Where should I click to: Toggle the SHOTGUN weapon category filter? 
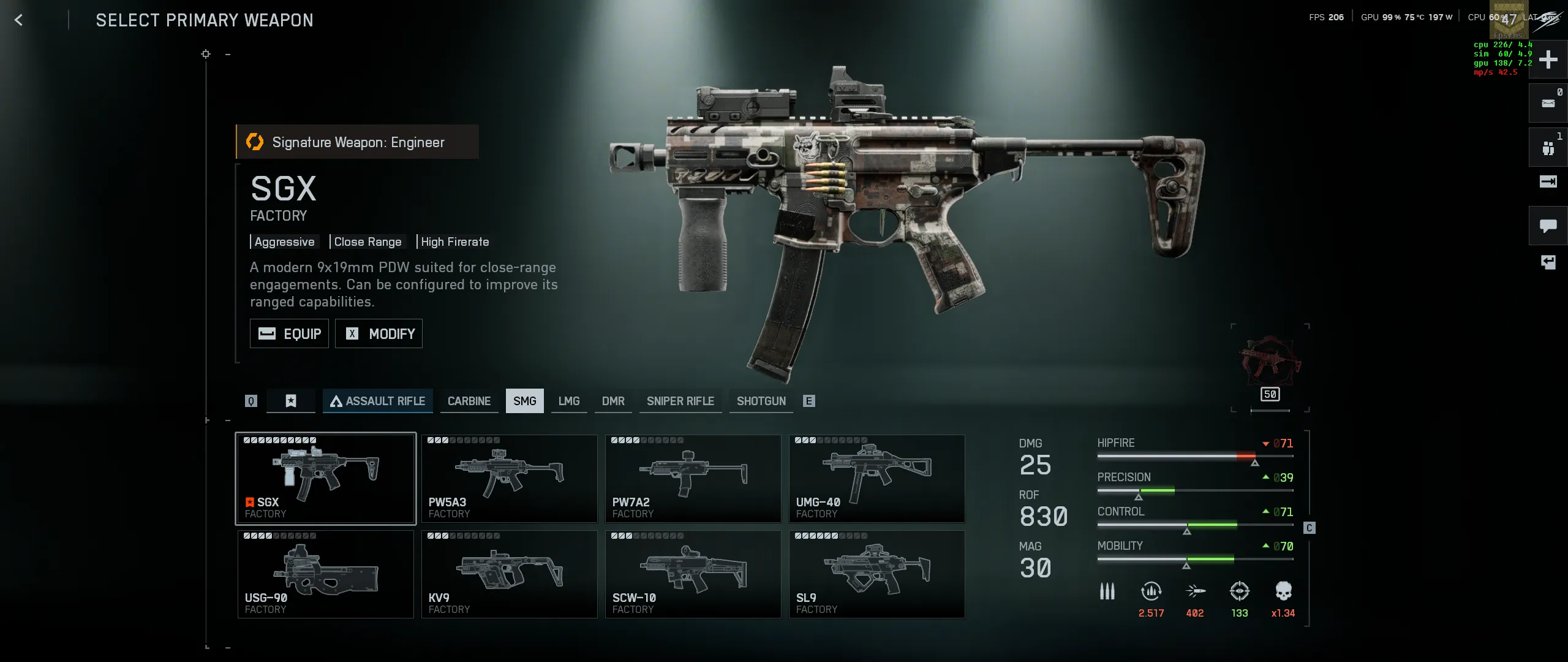pyautogui.click(x=761, y=401)
